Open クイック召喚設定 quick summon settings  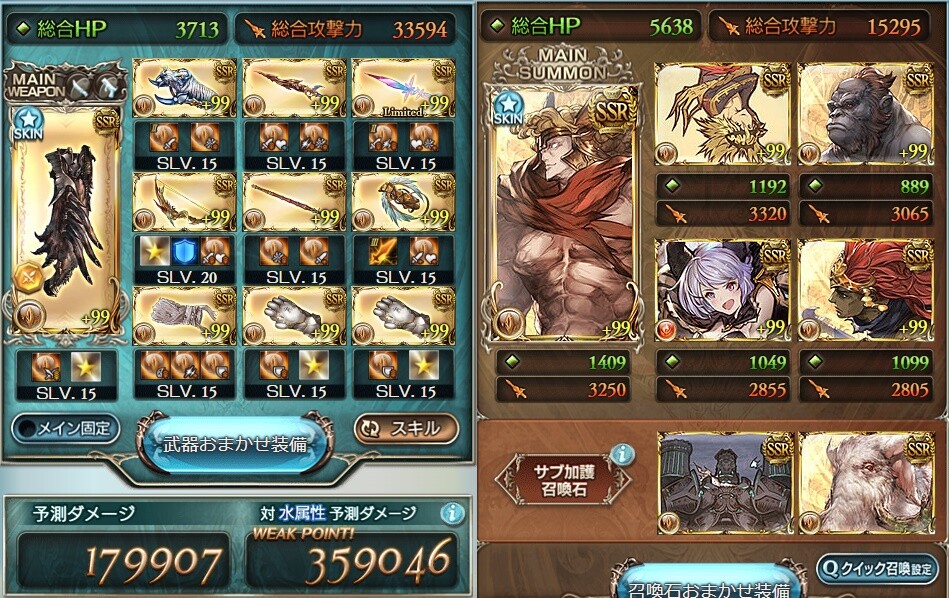(x=877, y=568)
